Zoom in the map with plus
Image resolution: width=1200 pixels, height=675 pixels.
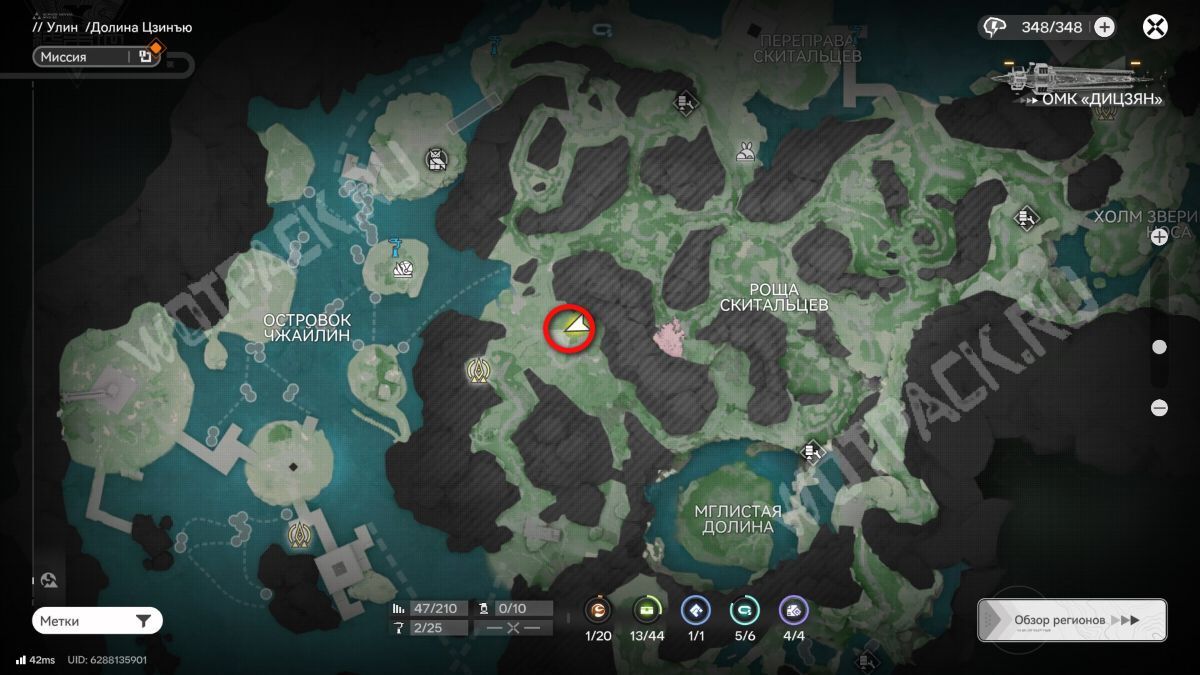pyautogui.click(x=1160, y=237)
